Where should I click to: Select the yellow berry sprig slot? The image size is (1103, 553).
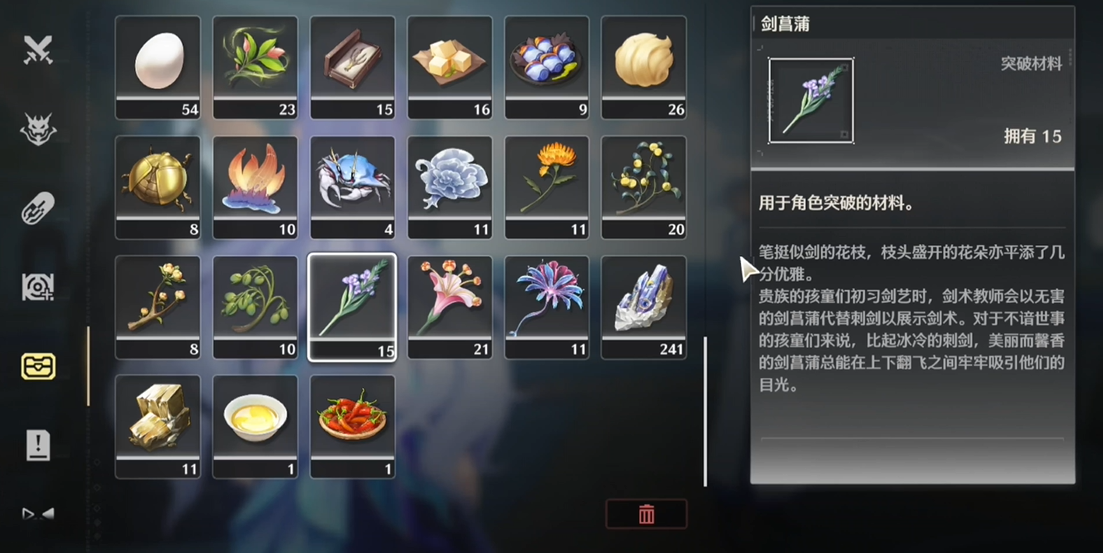point(644,187)
